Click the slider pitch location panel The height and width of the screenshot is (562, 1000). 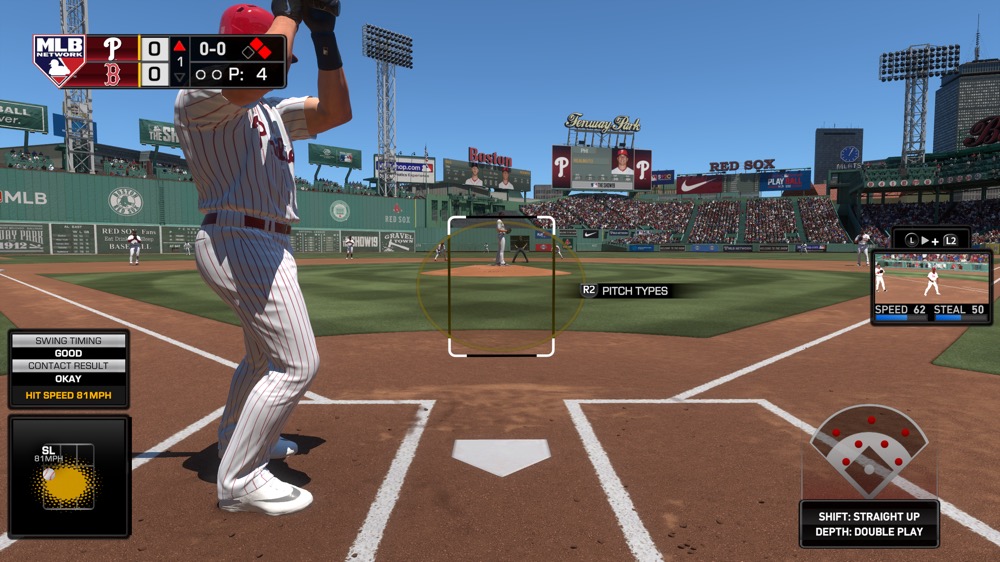(x=69, y=476)
